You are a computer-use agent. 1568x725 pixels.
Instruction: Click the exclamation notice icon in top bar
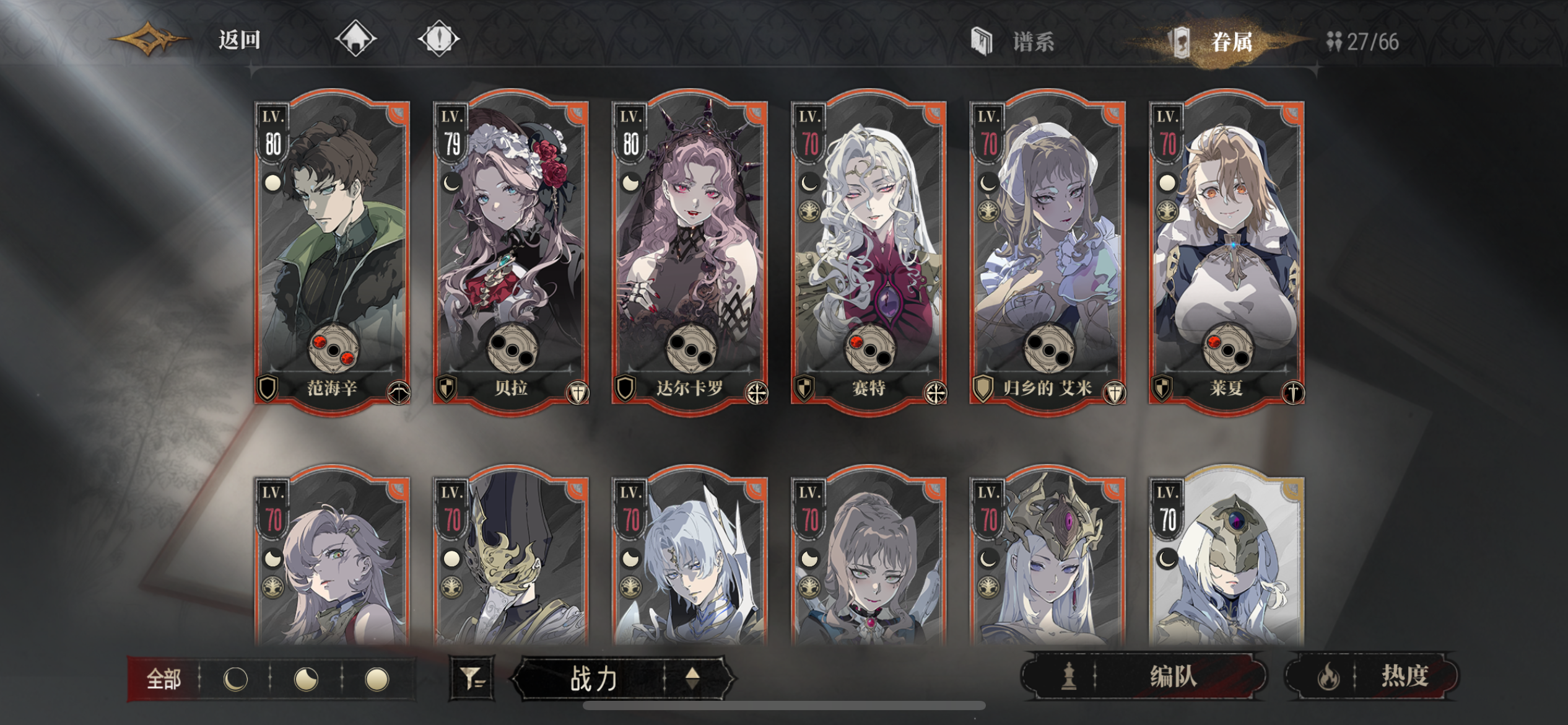click(441, 38)
